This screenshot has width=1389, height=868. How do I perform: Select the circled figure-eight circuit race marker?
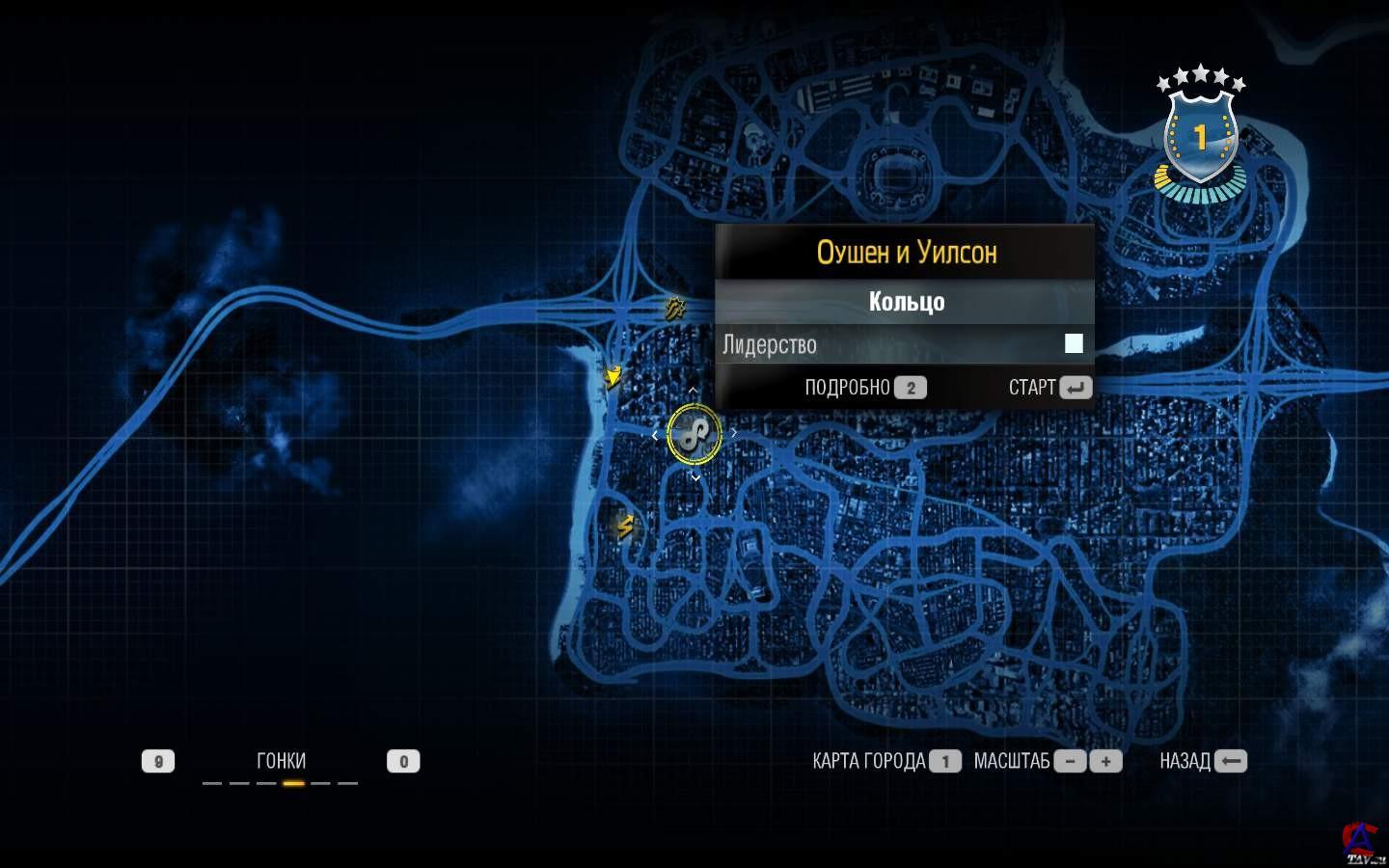pyautogui.click(x=694, y=434)
